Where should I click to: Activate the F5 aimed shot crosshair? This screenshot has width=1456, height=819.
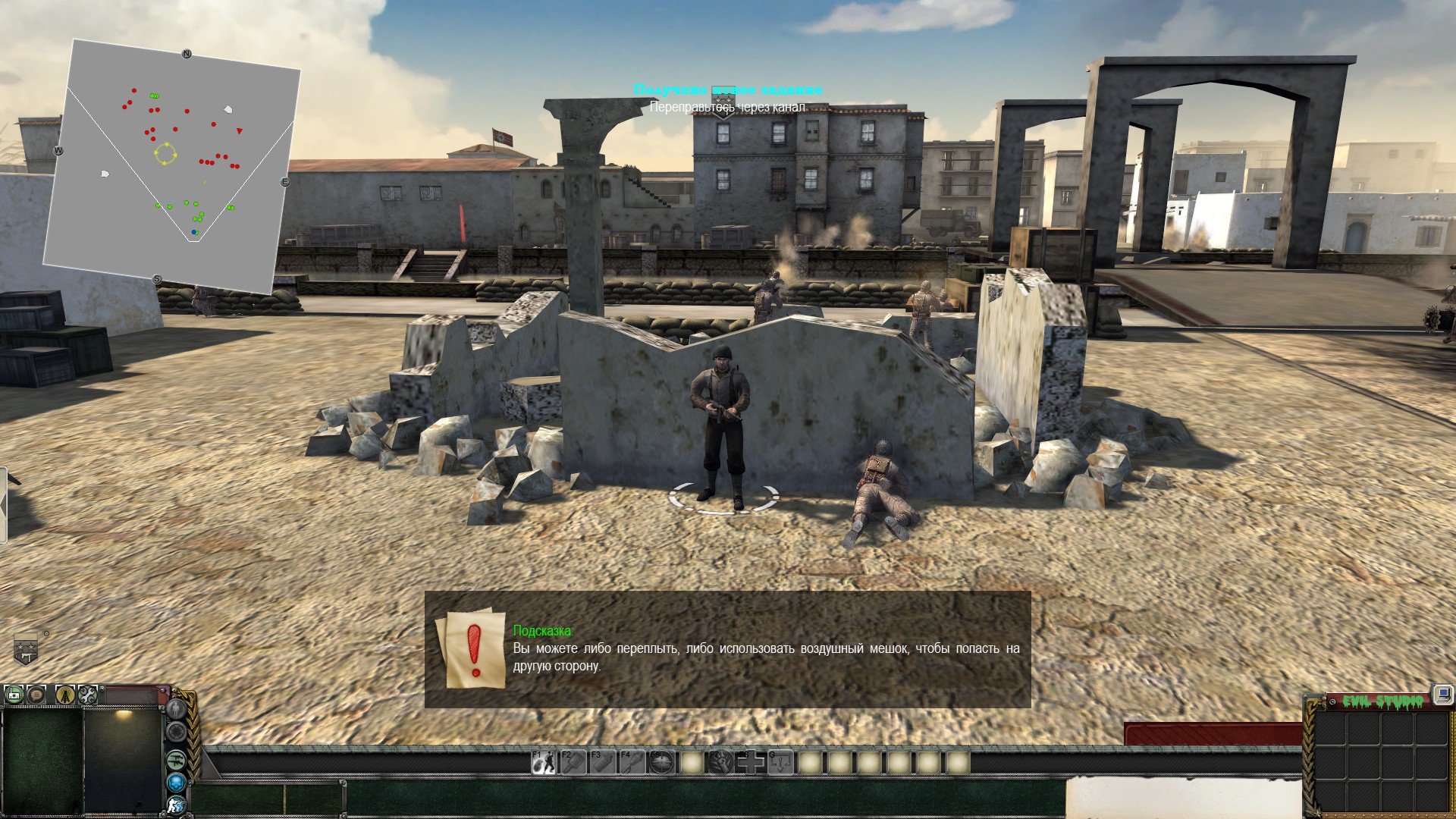click(x=662, y=762)
